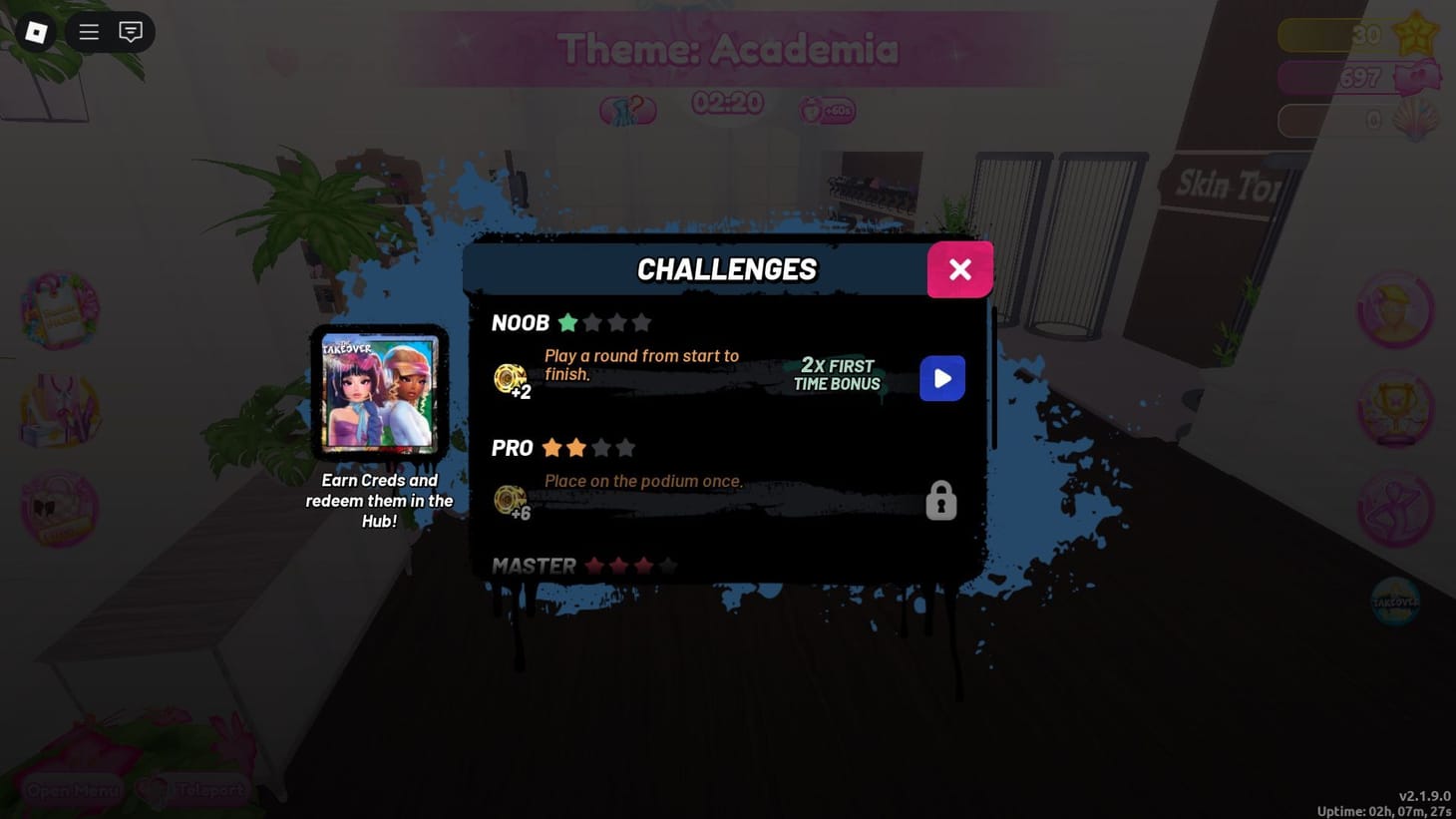View the trophy leaderboard icon
The height and width of the screenshot is (819, 1456).
[1396, 410]
